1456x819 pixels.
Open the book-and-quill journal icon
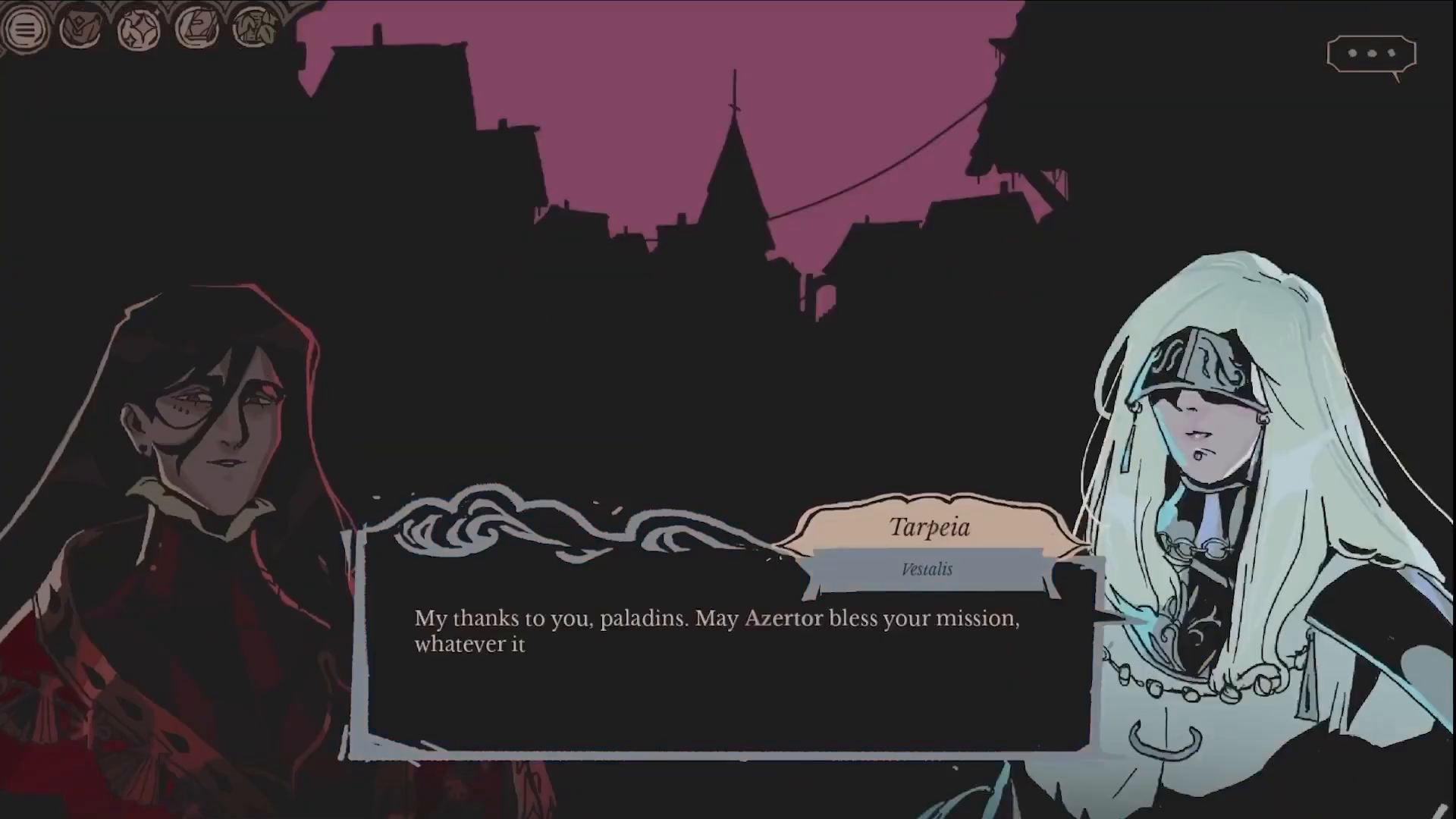pyautogui.click(x=195, y=27)
